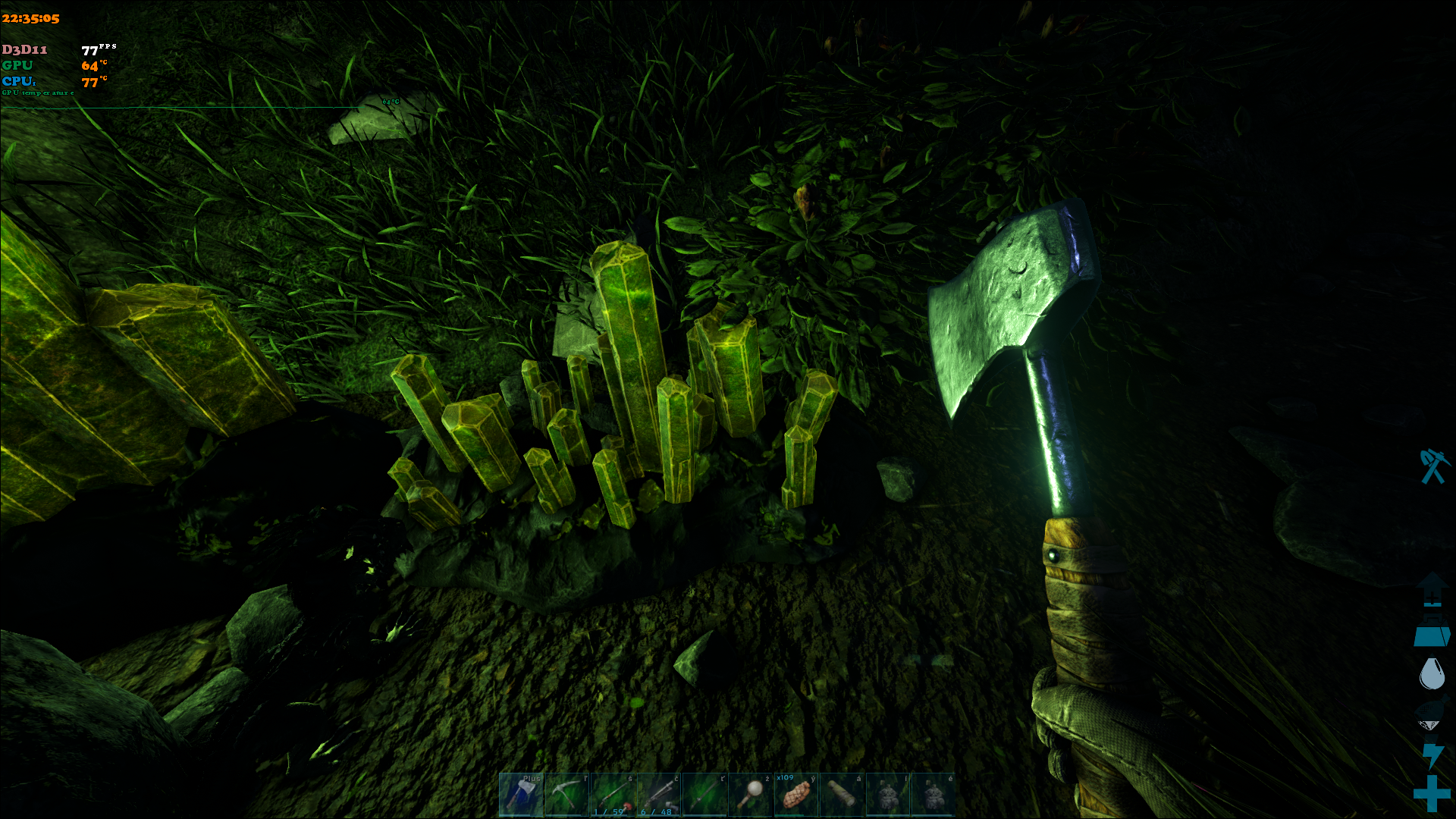Choose the firearm showing 1 / 59 ammo
Viewport: 1456px width, 819px height.
pos(613,794)
